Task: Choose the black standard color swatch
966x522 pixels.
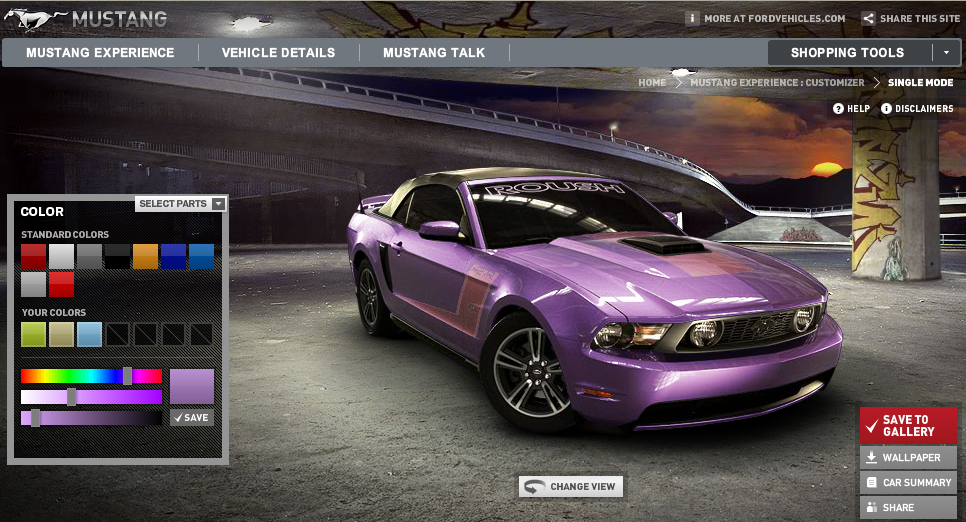Action: [x=118, y=256]
